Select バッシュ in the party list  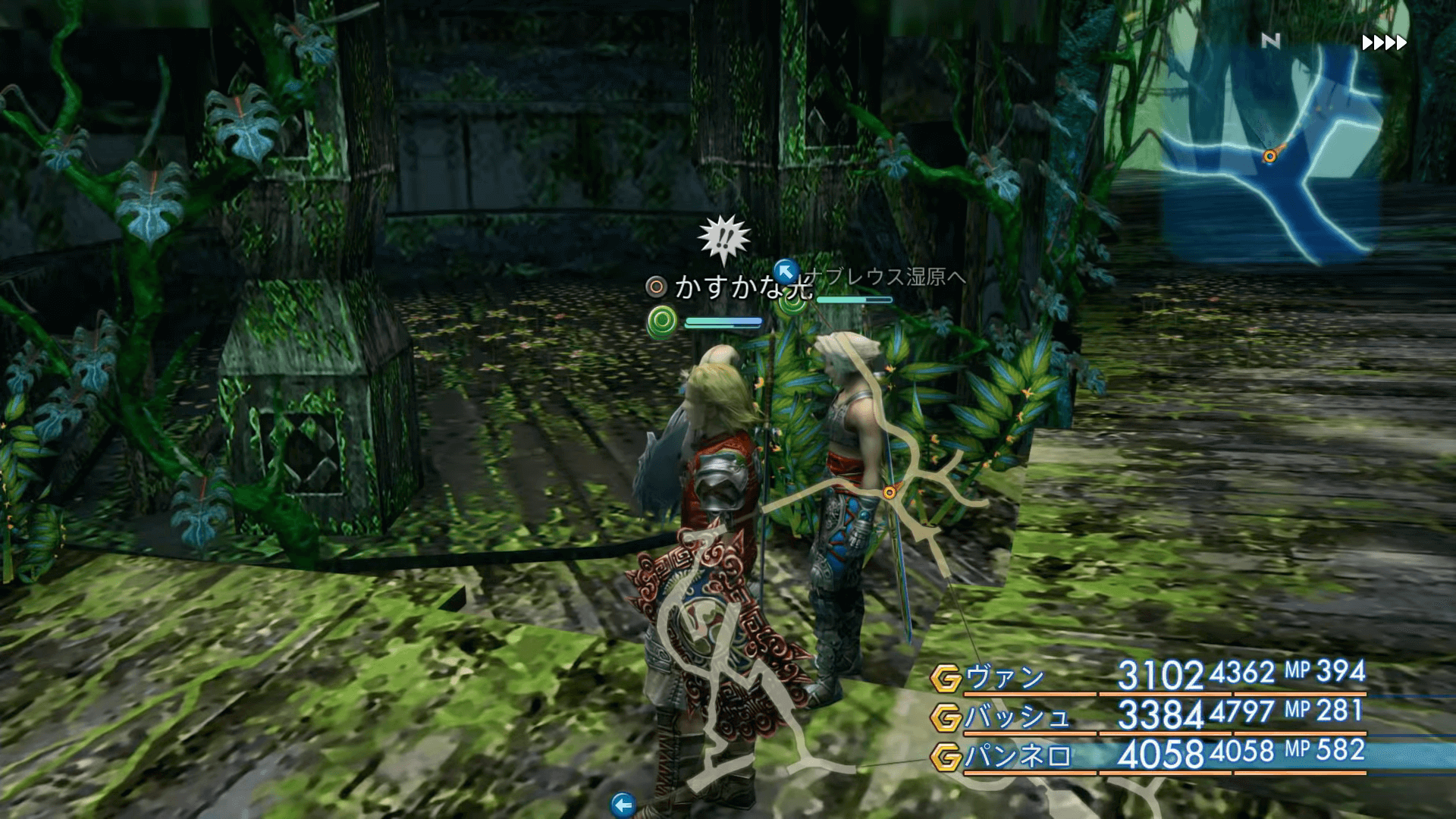pyautogui.click(x=1017, y=717)
